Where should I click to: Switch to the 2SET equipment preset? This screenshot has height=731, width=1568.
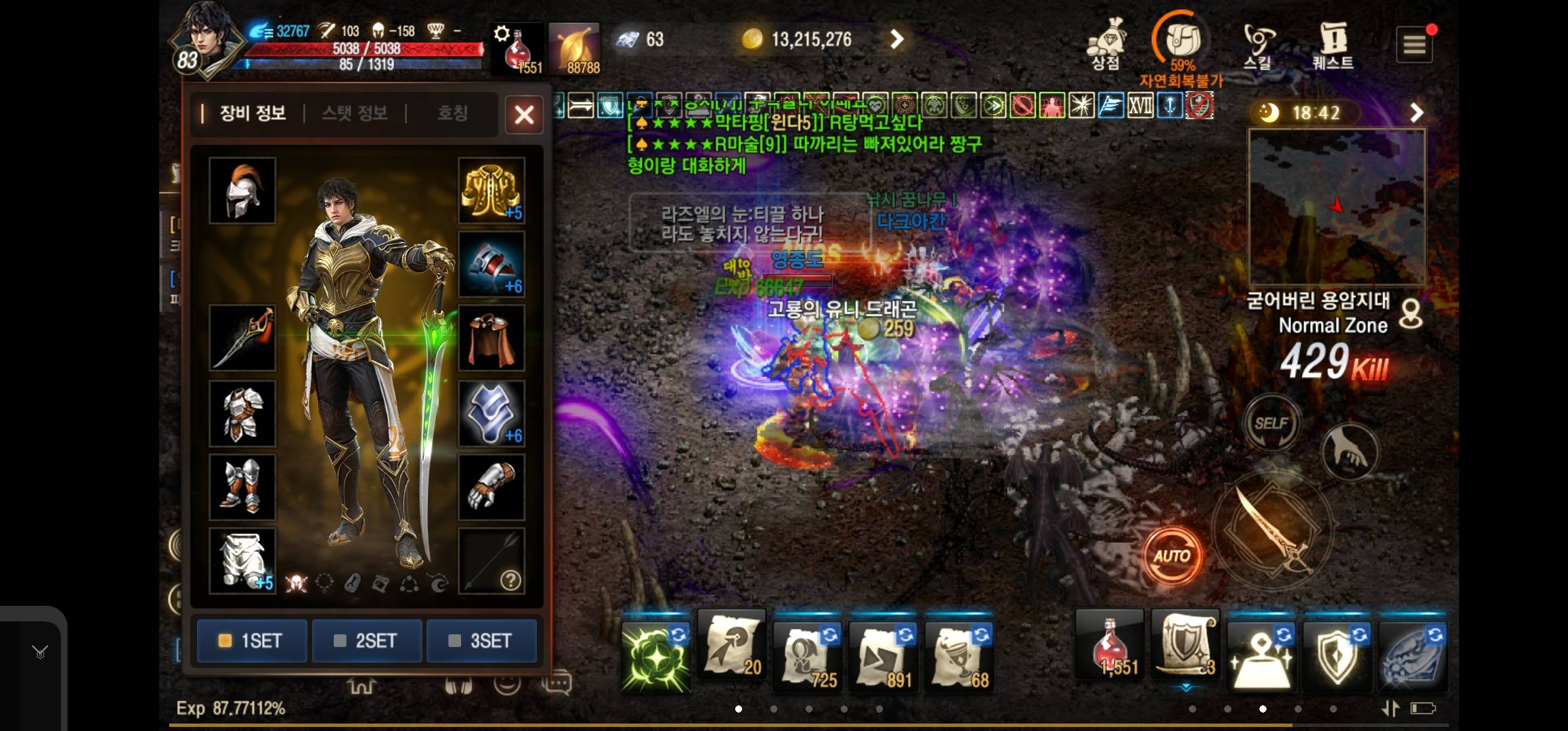coord(366,641)
